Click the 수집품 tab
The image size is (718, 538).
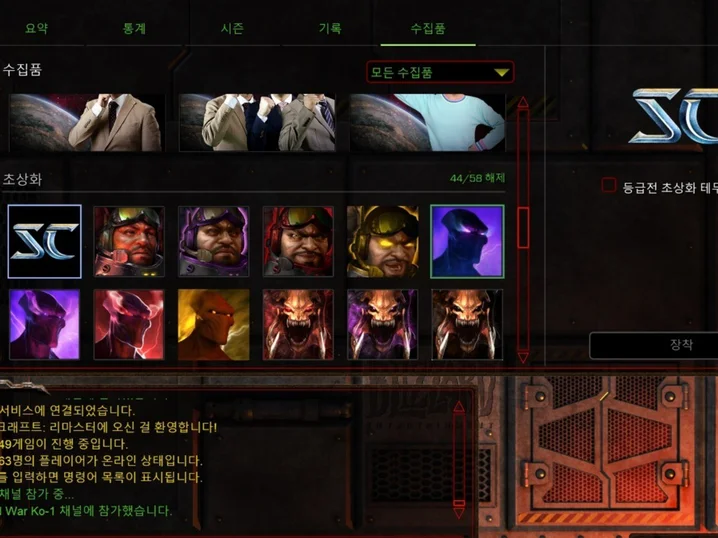point(428,28)
